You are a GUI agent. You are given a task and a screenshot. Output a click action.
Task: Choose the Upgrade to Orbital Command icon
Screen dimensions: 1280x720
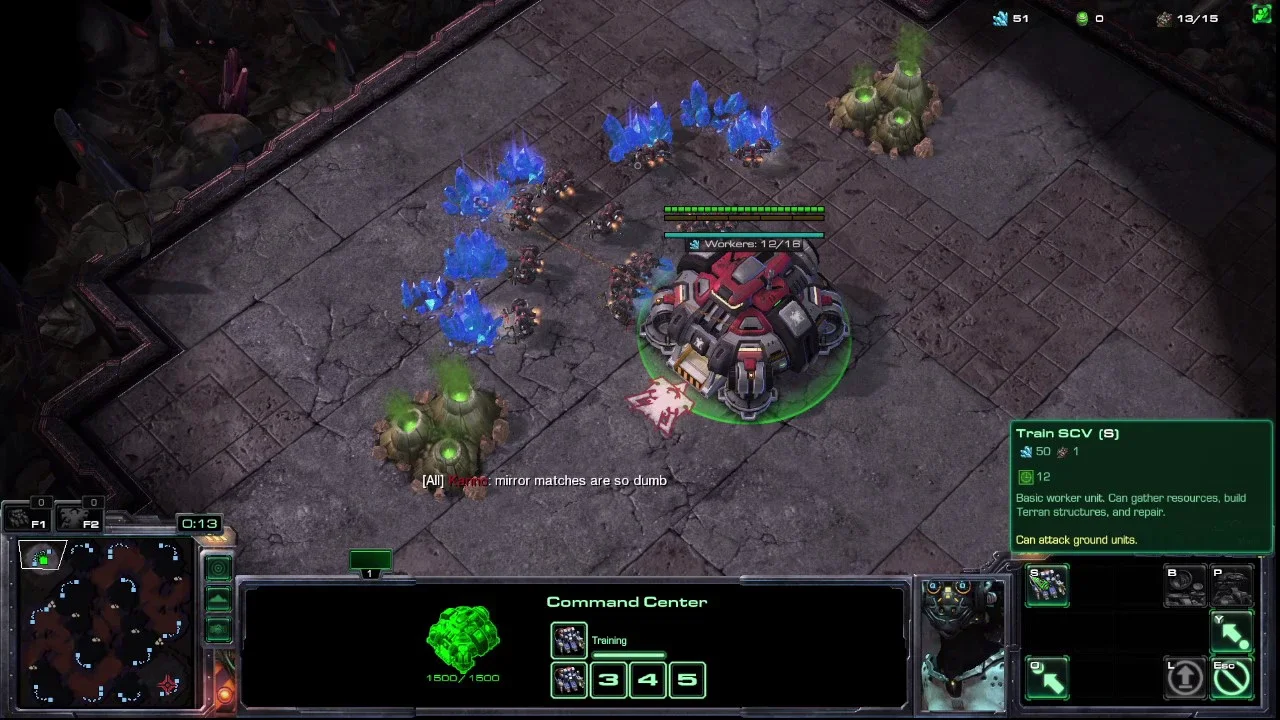[1185, 587]
